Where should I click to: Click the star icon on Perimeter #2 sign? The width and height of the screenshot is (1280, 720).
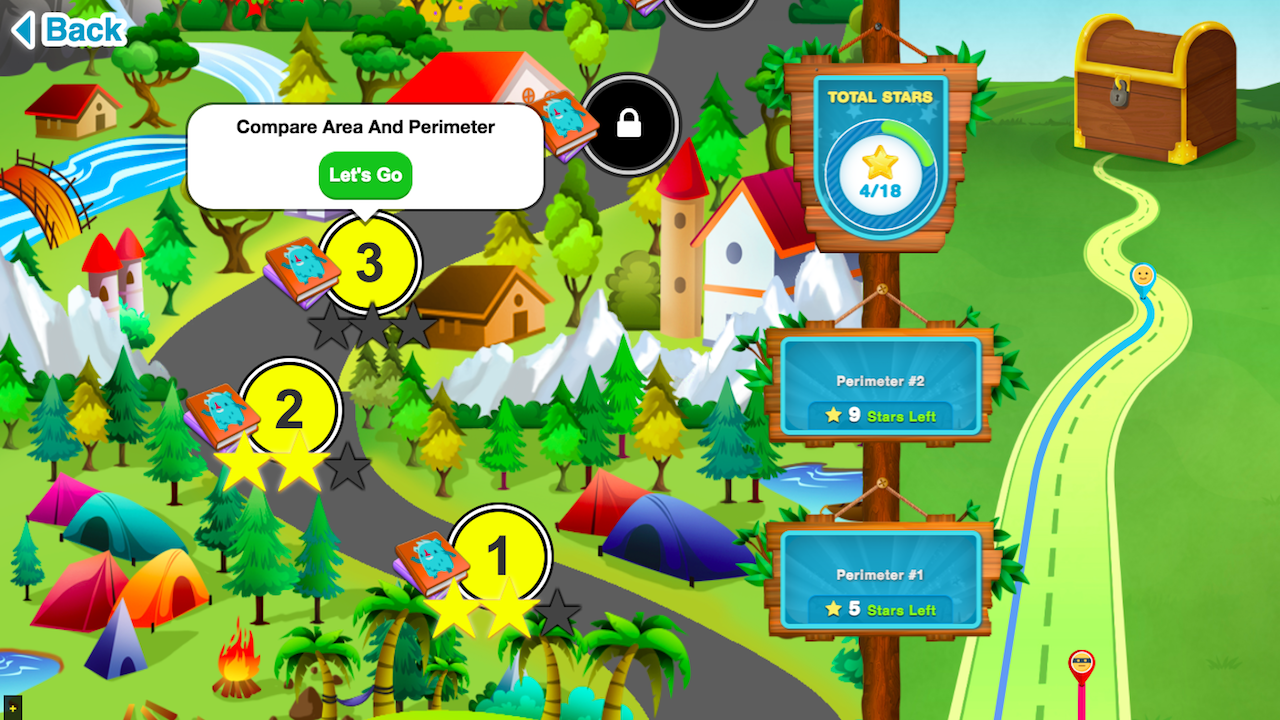pos(833,416)
